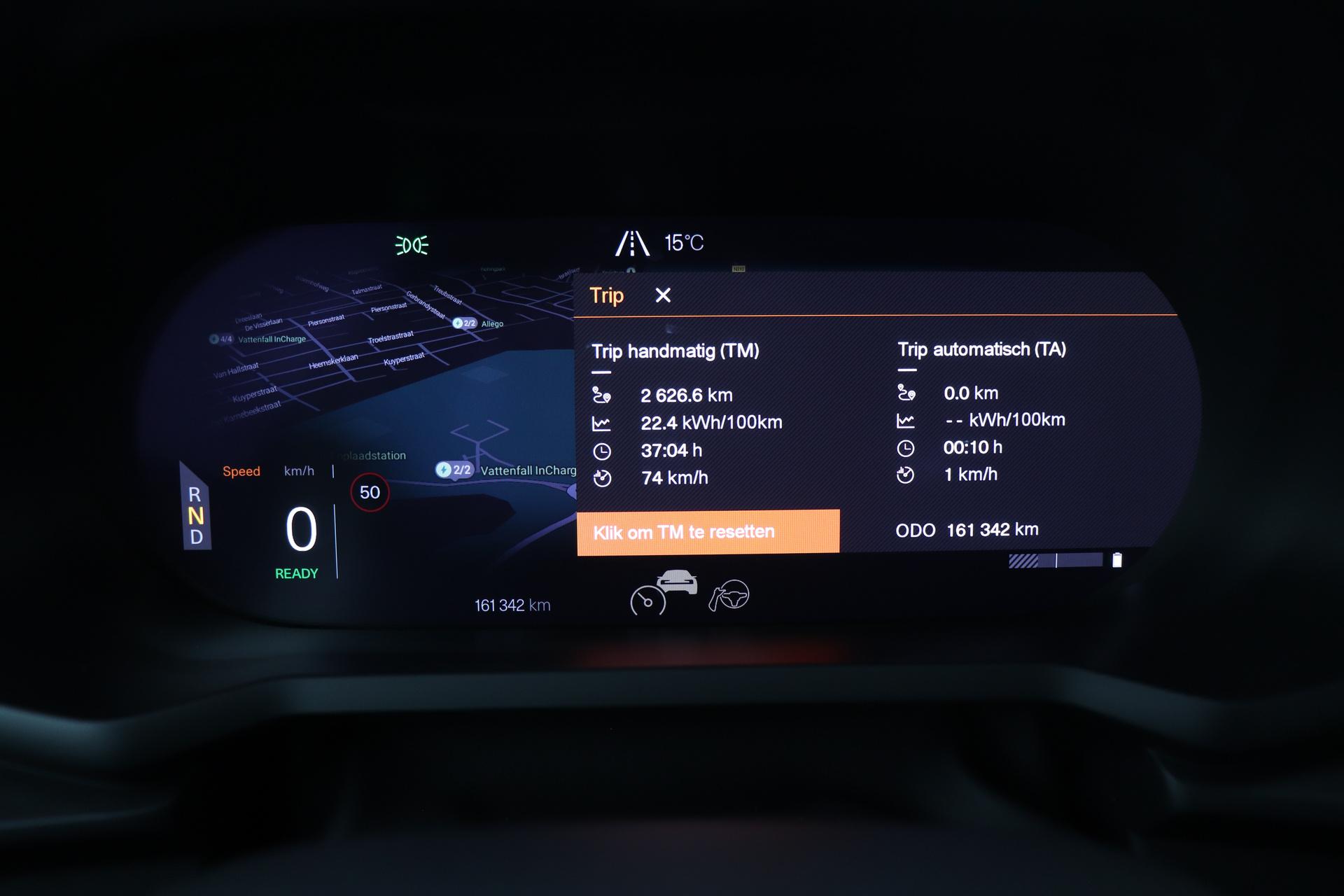
Task: Close the Trip panel
Action: pos(662,295)
